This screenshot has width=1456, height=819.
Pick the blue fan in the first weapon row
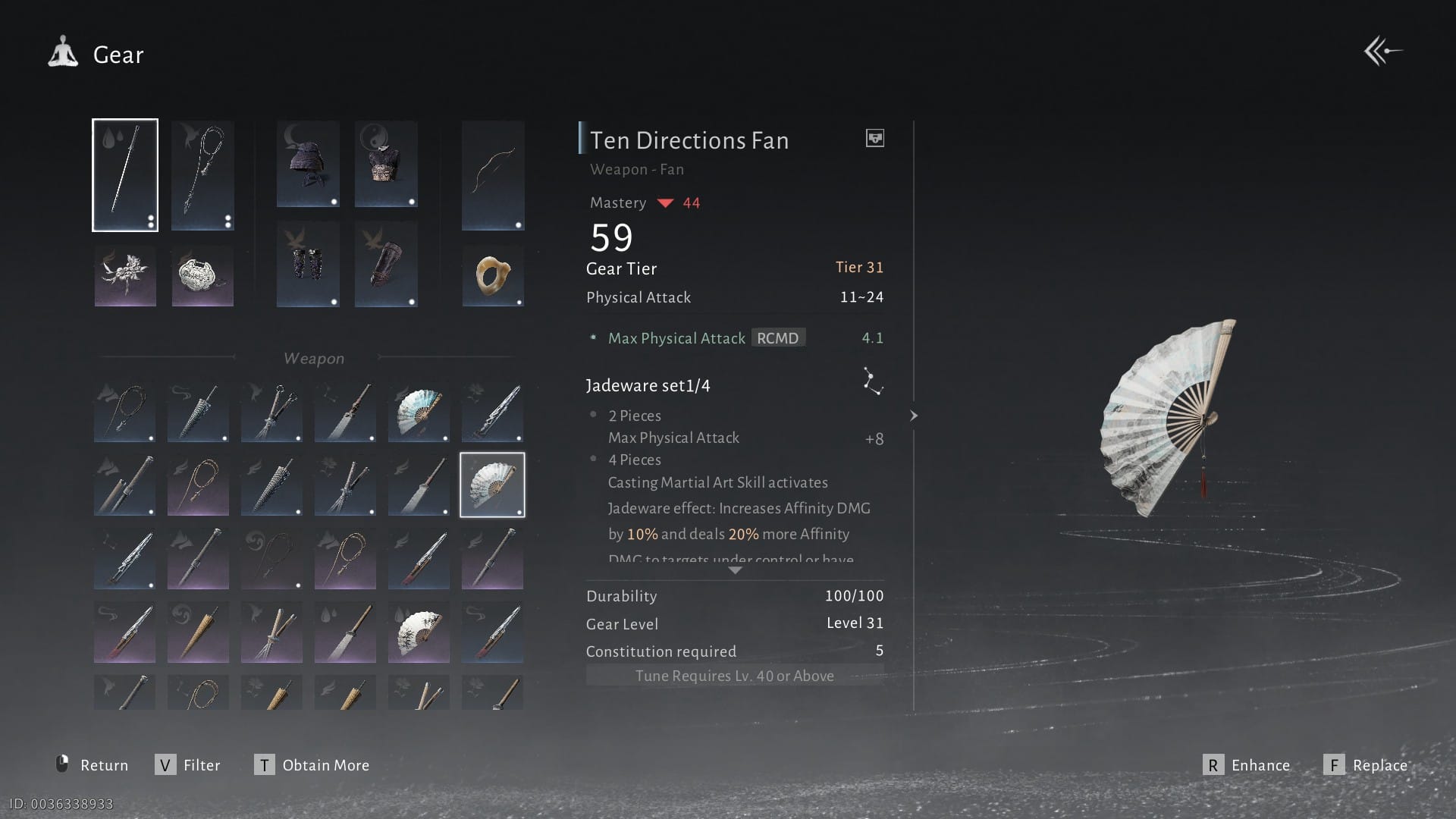click(x=419, y=412)
